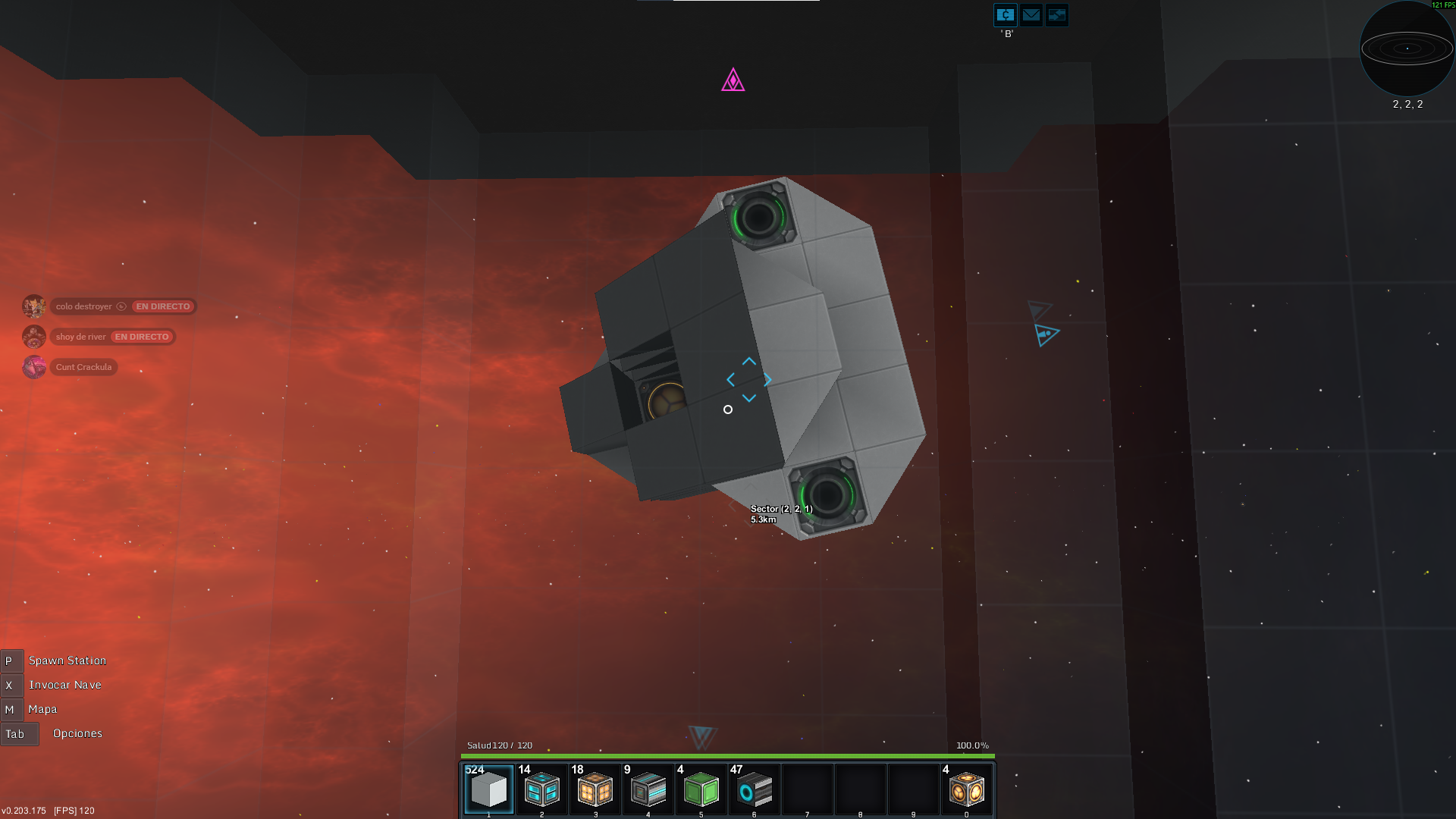Viewport: 1456px width, 819px height.
Task: Choose the orange-panelled cube hotbar slot
Action: point(595,790)
